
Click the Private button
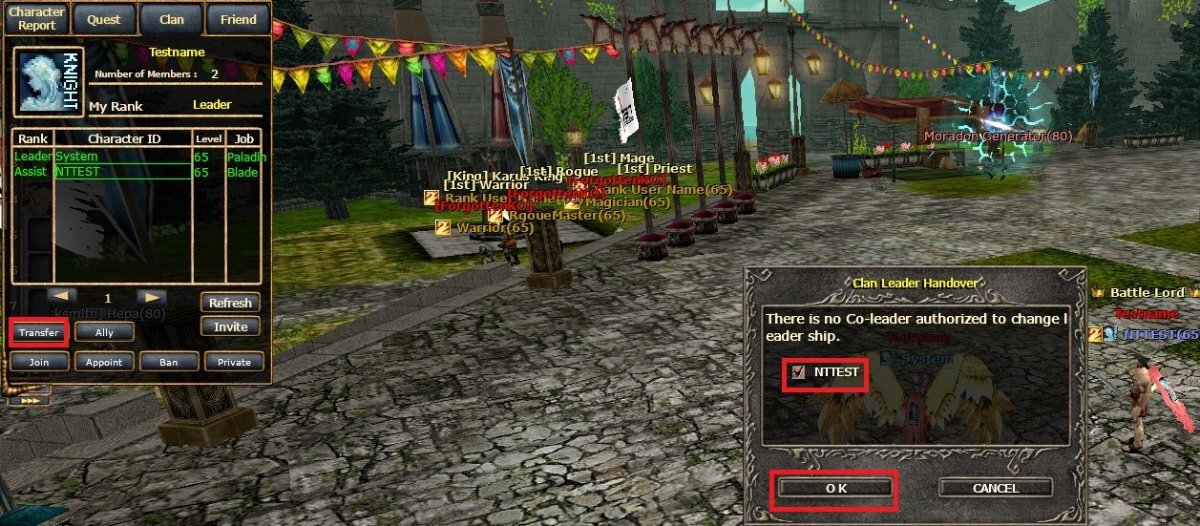[234, 362]
